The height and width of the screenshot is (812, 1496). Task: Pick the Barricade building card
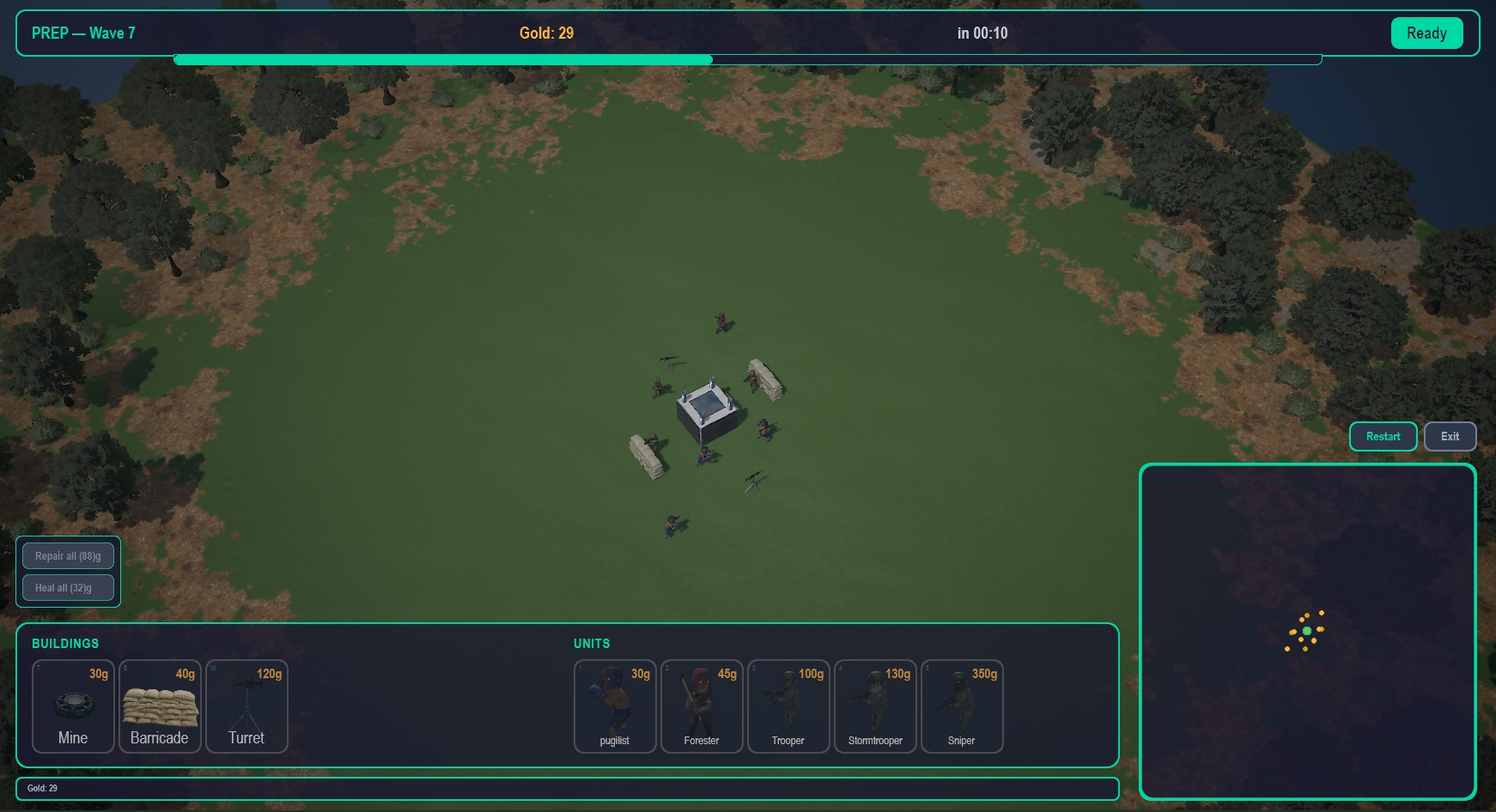(x=160, y=706)
